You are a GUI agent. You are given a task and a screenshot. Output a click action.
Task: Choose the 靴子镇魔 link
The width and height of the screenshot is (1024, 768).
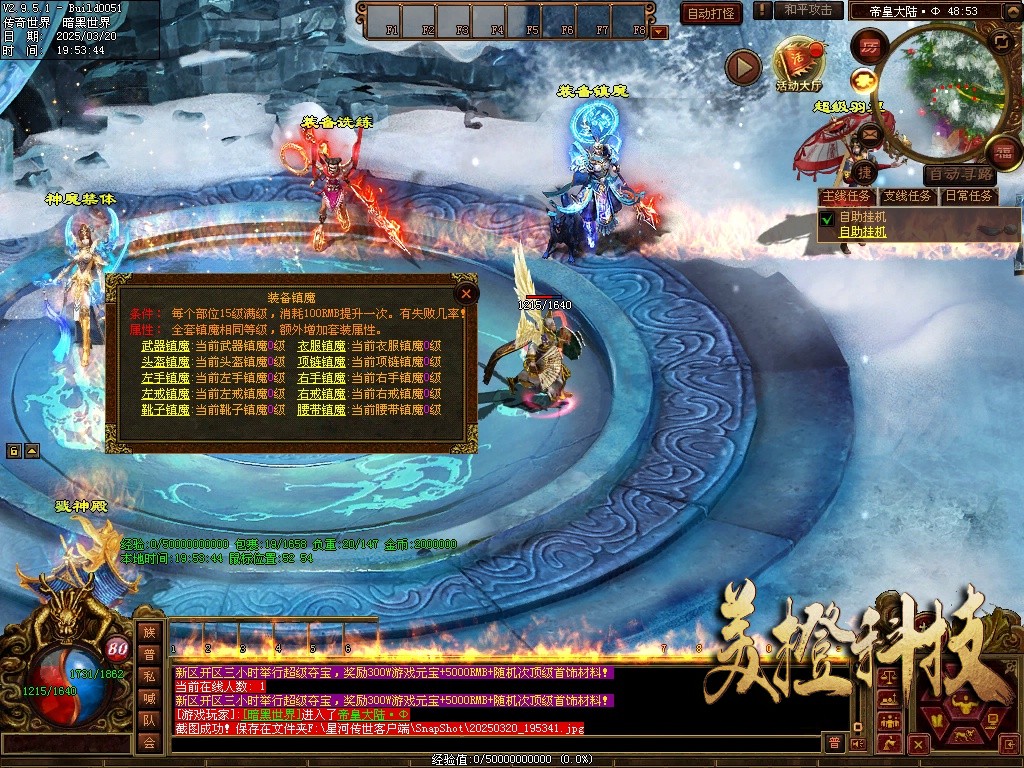165,410
